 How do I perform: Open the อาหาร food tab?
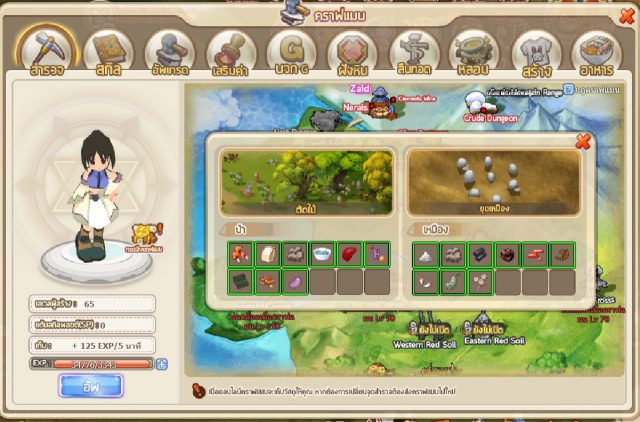597,53
